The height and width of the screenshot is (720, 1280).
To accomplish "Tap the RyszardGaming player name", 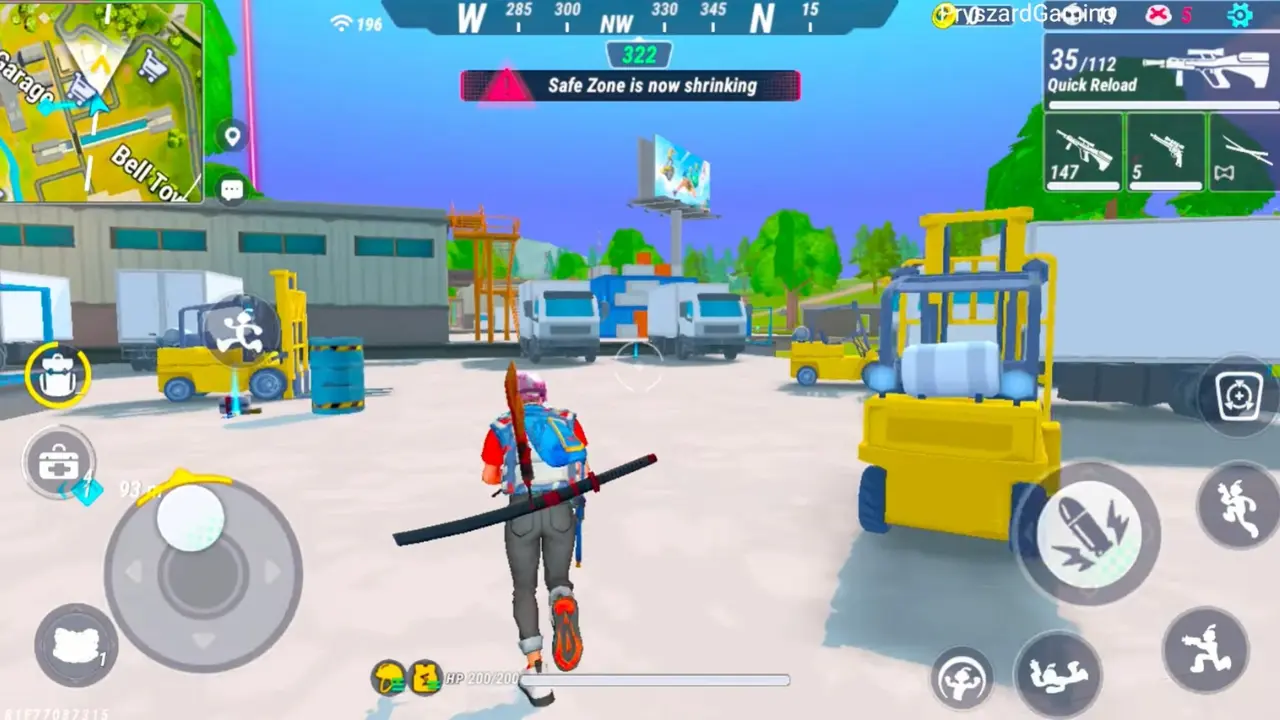I will point(1030,15).
